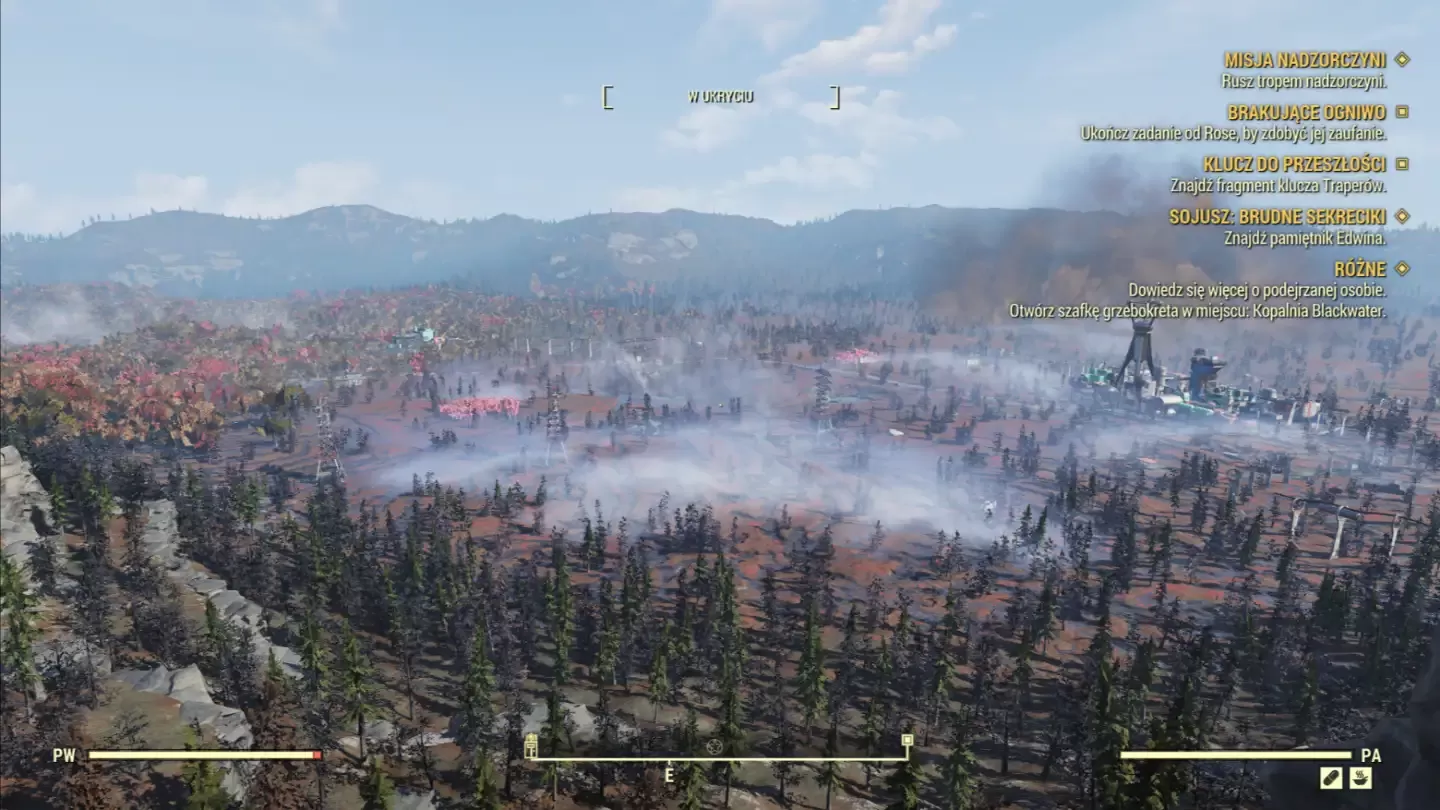Show the food bowl status effect icon
Image resolution: width=1440 pixels, height=810 pixels.
point(1361,777)
